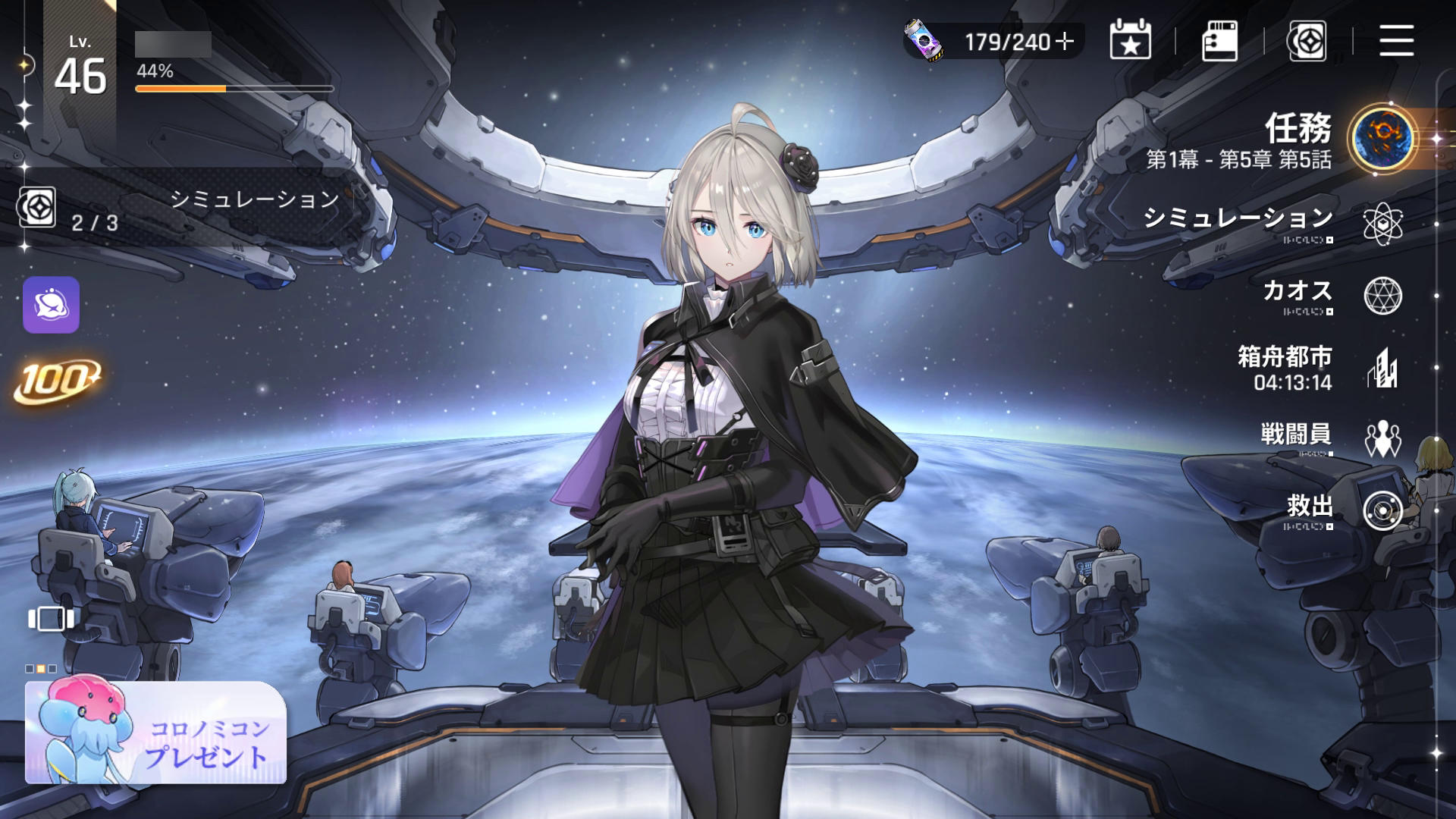Toggle the screen layout icon

coord(51,619)
